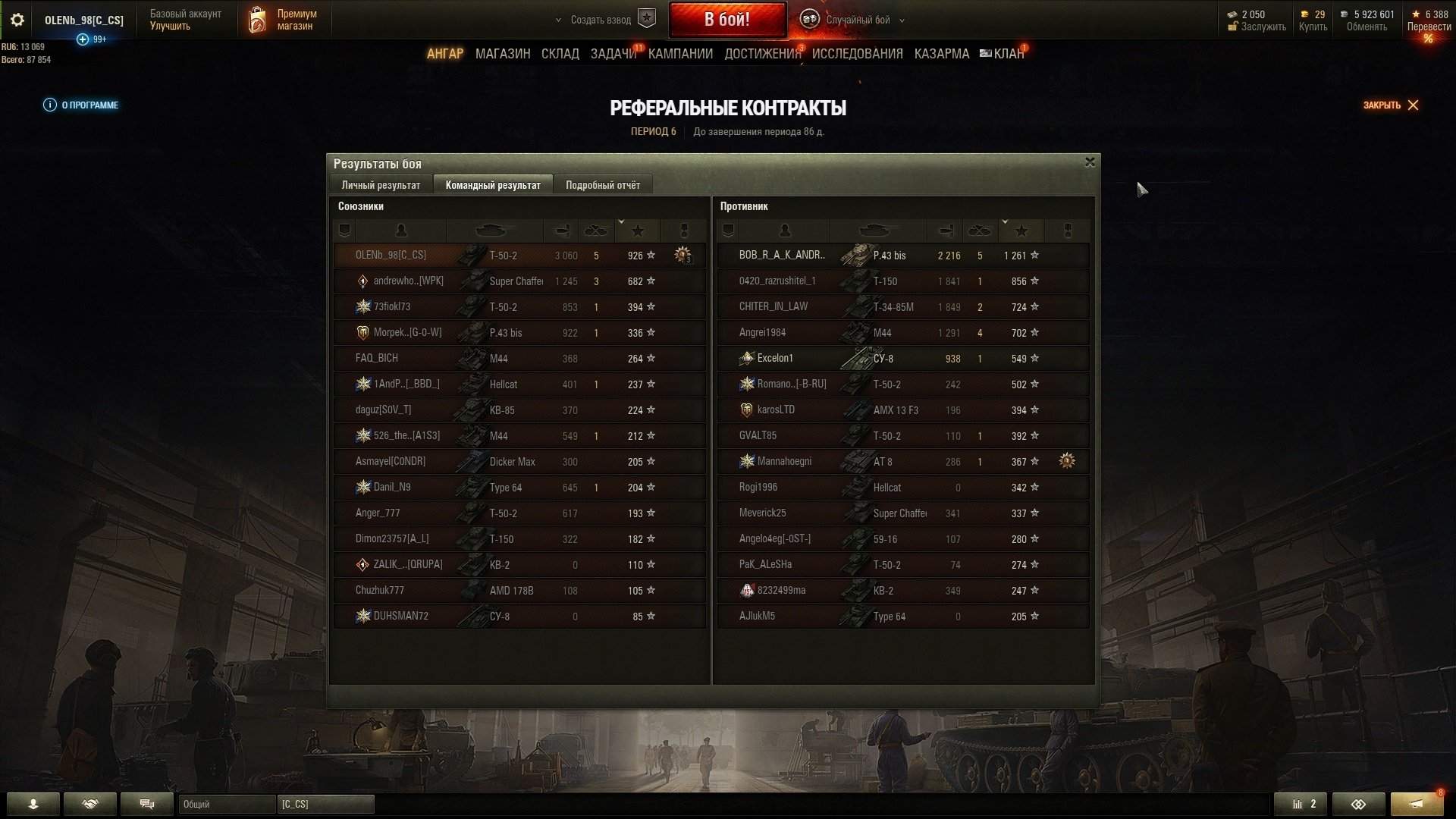
Task: Open the Подробный отчёт tab
Action: [602, 185]
